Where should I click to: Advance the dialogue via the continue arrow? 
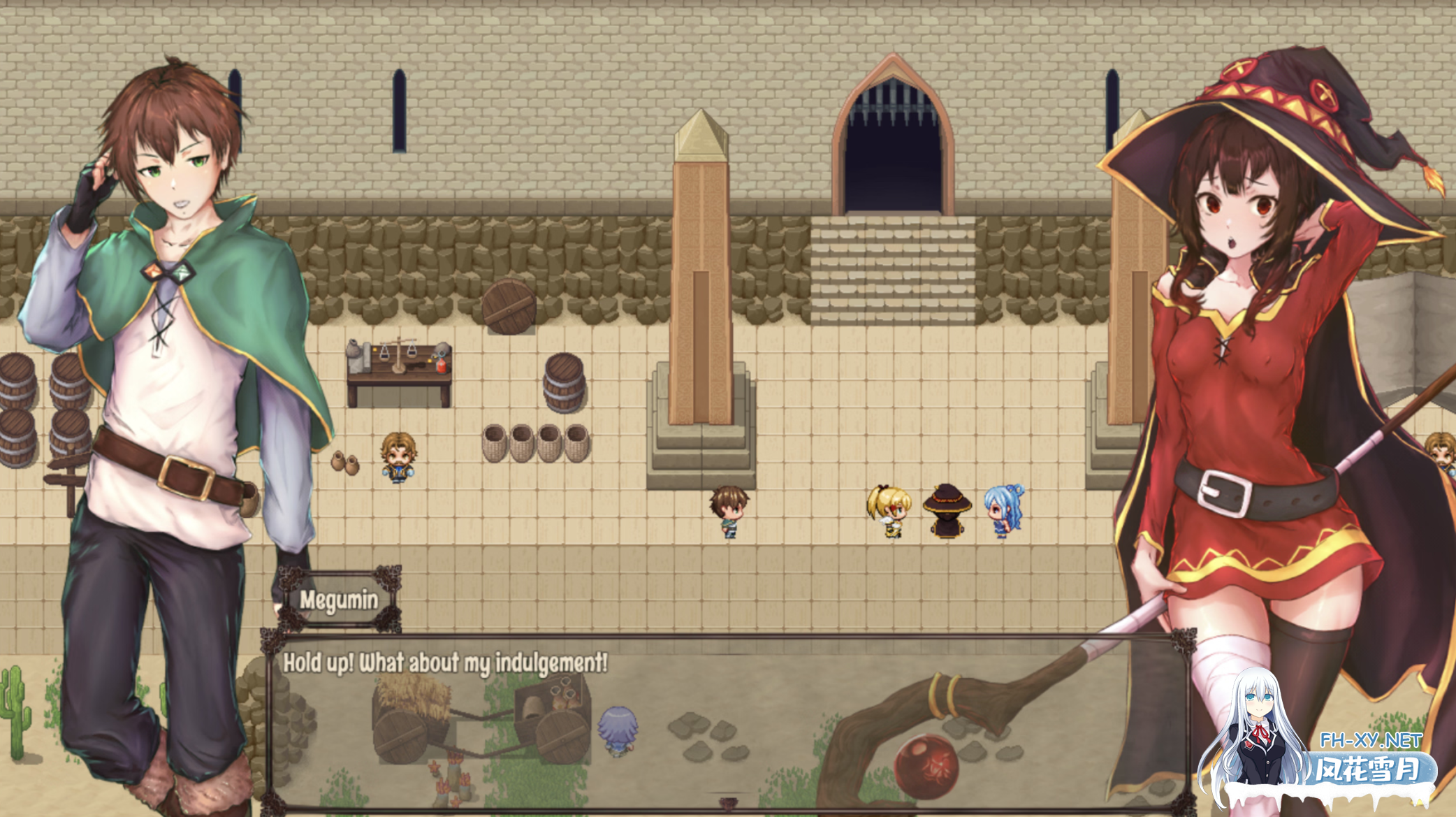727,803
